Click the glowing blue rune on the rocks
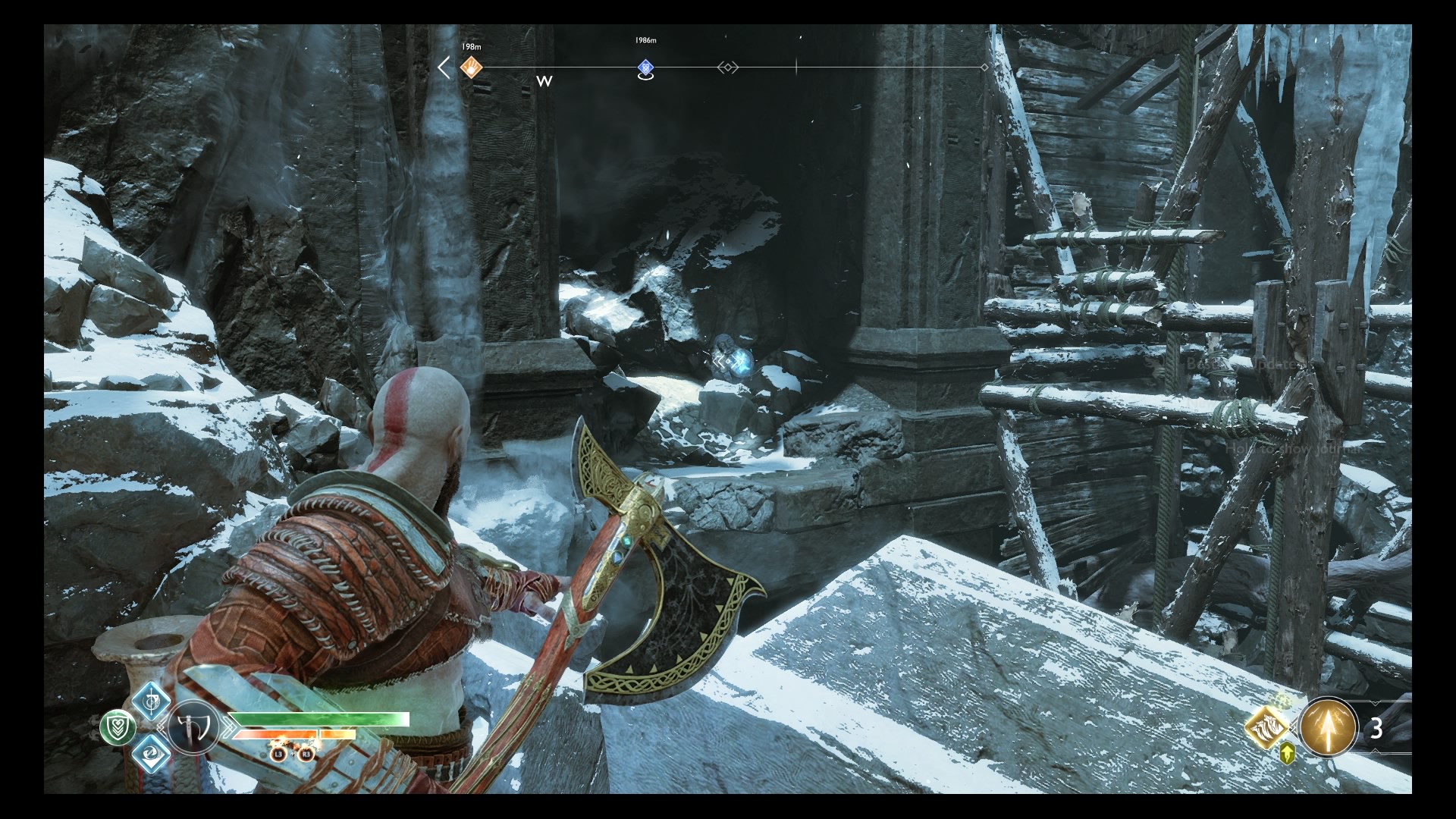 [x=732, y=362]
